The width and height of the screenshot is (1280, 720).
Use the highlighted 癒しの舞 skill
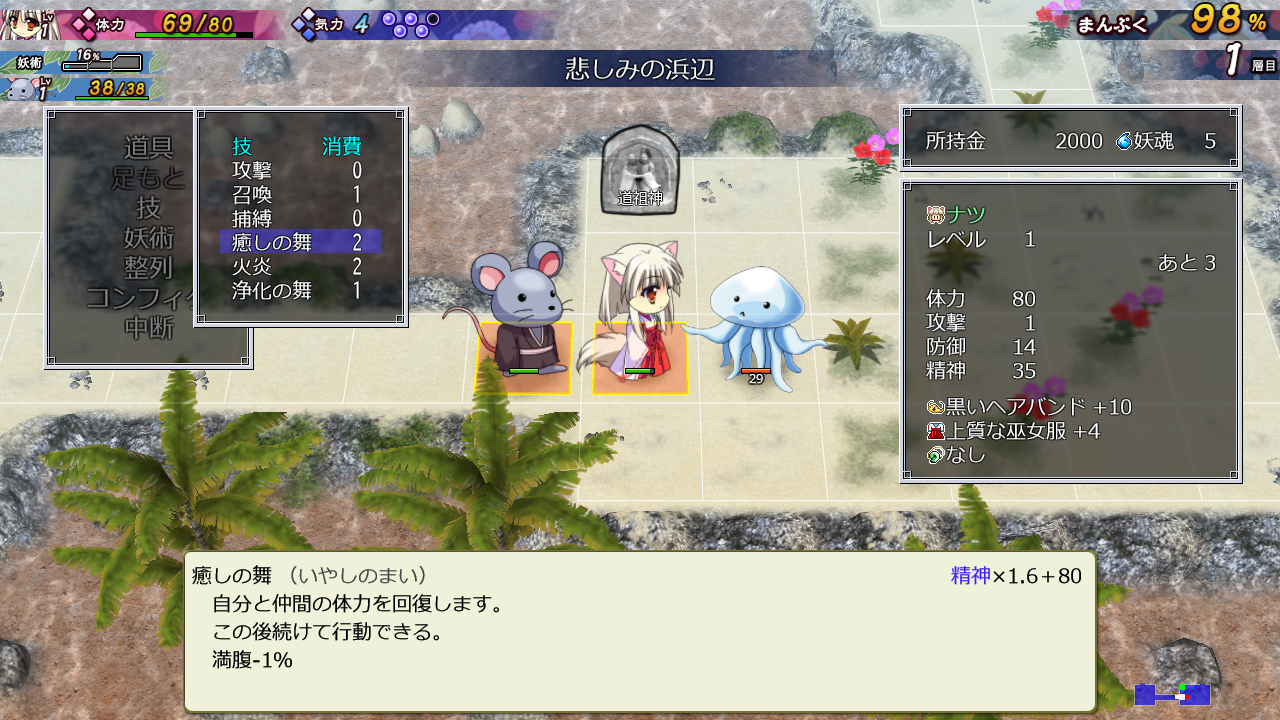click(272, 242)
